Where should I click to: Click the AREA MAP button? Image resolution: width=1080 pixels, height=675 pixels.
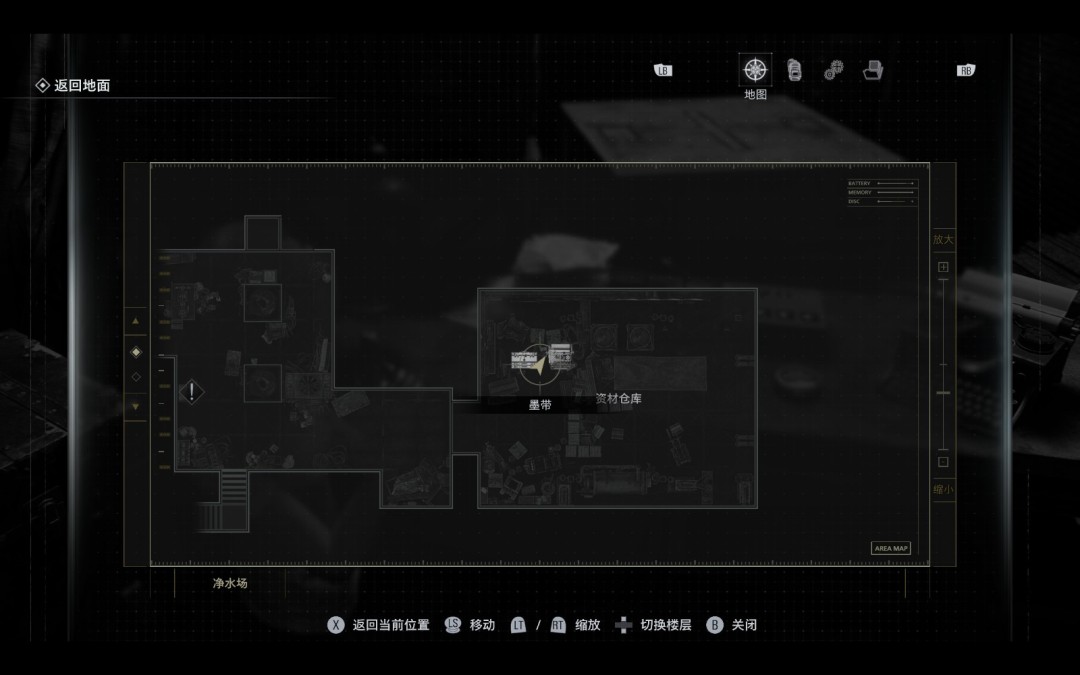pos(891,548)
